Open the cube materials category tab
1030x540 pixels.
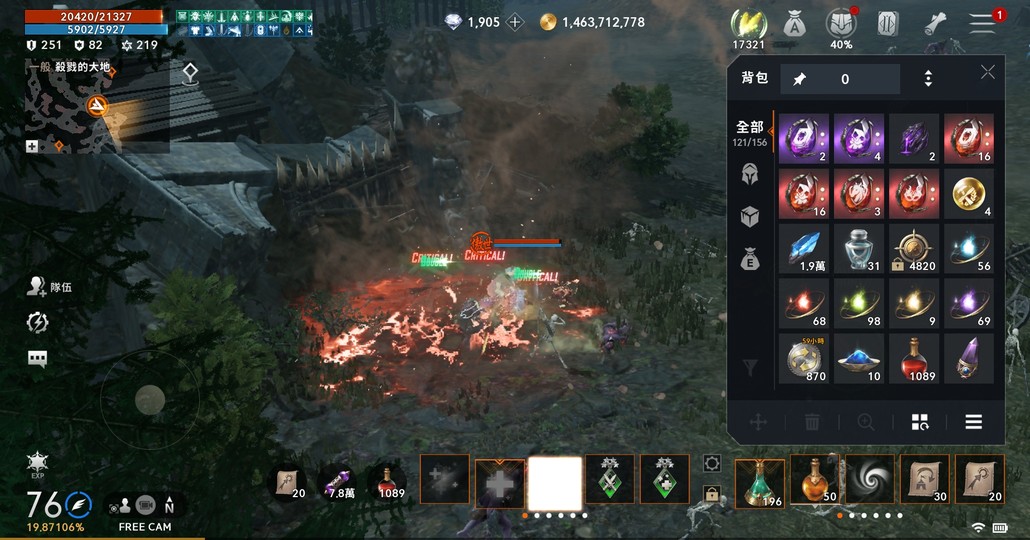pyautogui.click(x=749, y=216)
